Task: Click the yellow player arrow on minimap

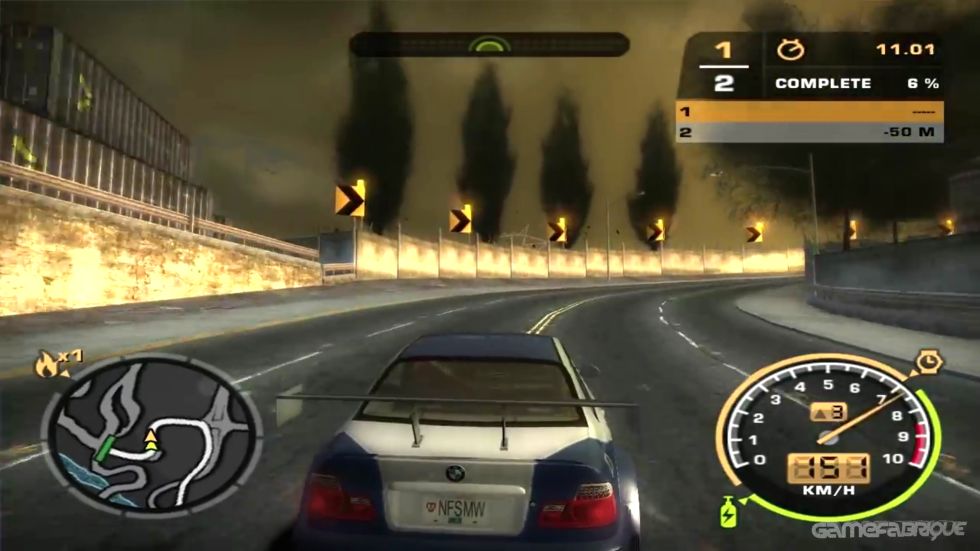Action: coord(151,436)
